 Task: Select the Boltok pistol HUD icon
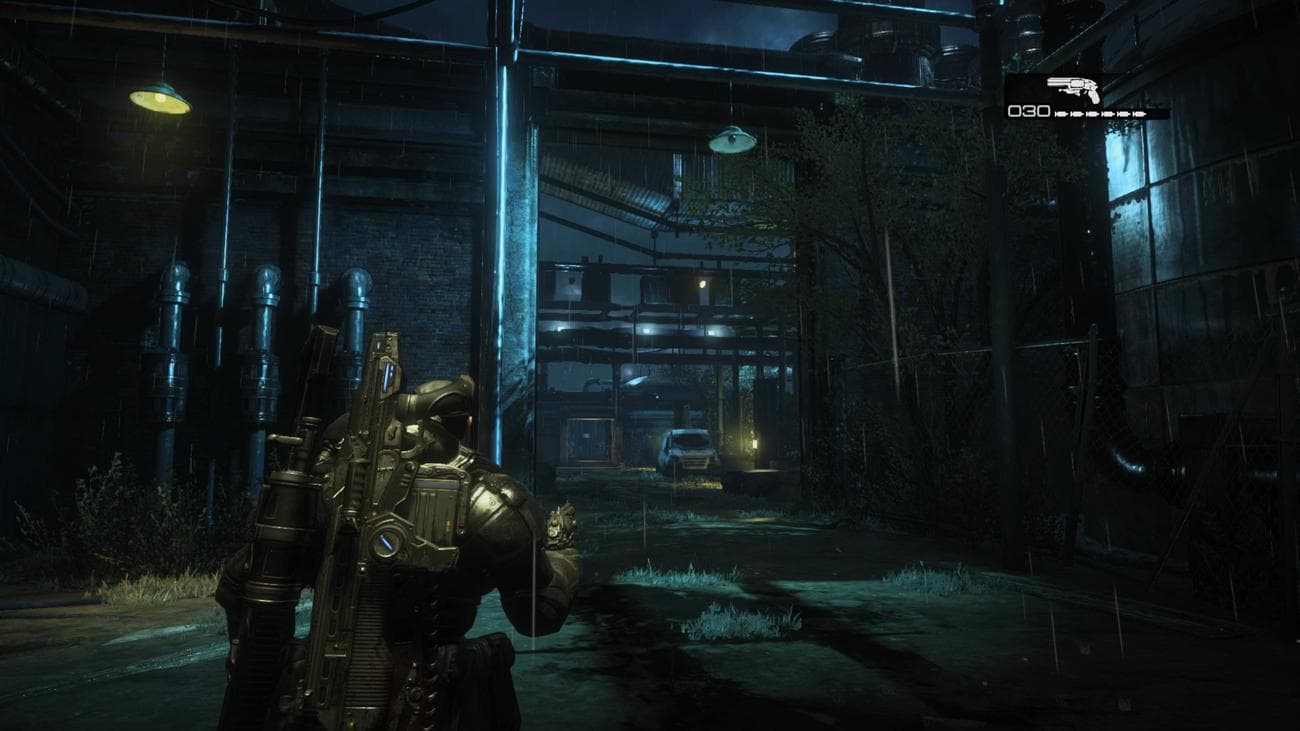pos(1075,90)
